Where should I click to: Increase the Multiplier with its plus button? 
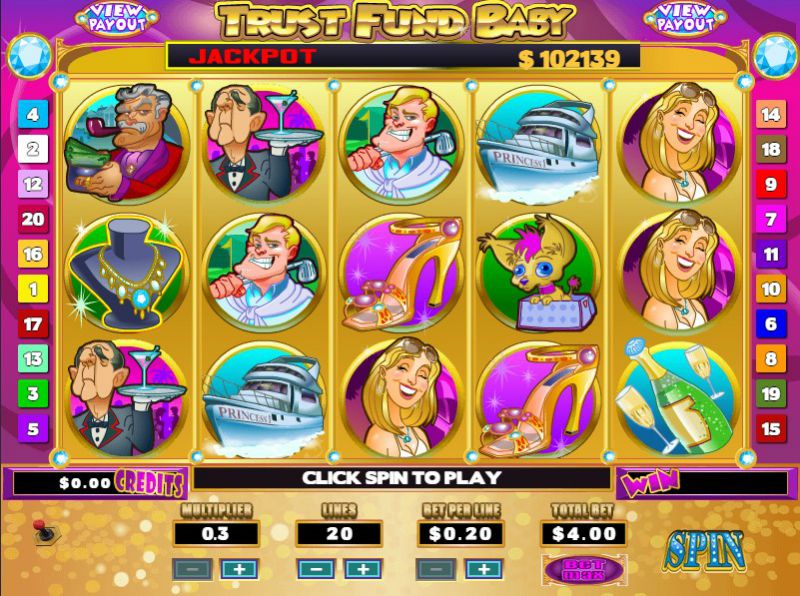pos(239,569)
